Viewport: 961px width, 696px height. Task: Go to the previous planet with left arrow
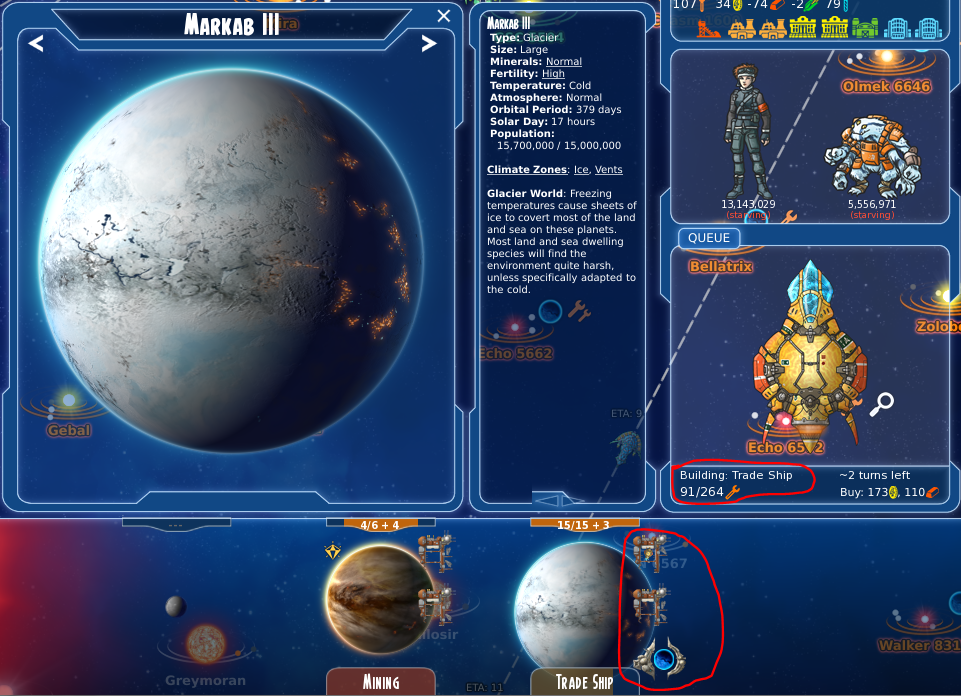tap(36, 43)
